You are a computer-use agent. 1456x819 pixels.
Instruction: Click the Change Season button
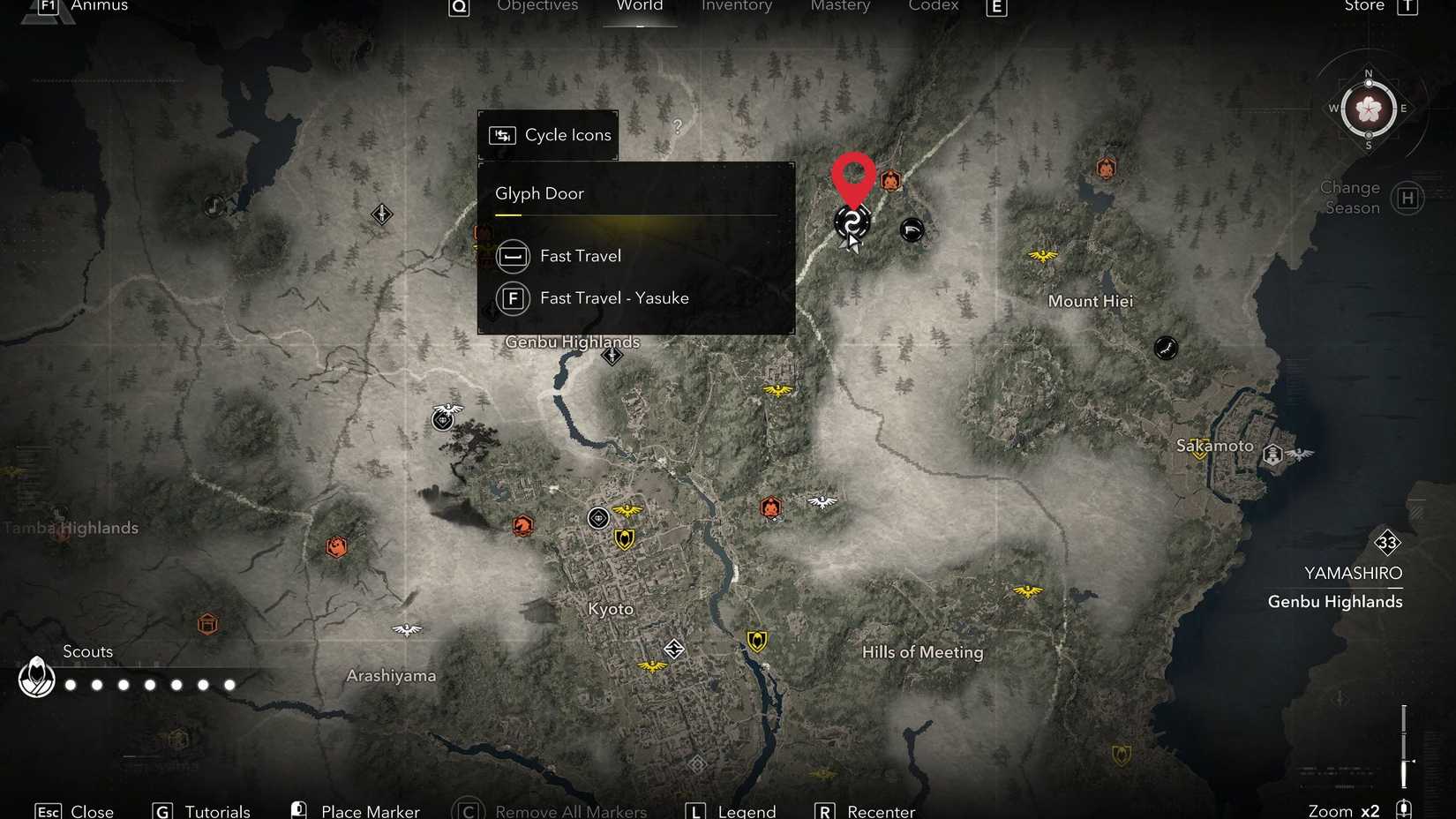[x=1348, y=198]
